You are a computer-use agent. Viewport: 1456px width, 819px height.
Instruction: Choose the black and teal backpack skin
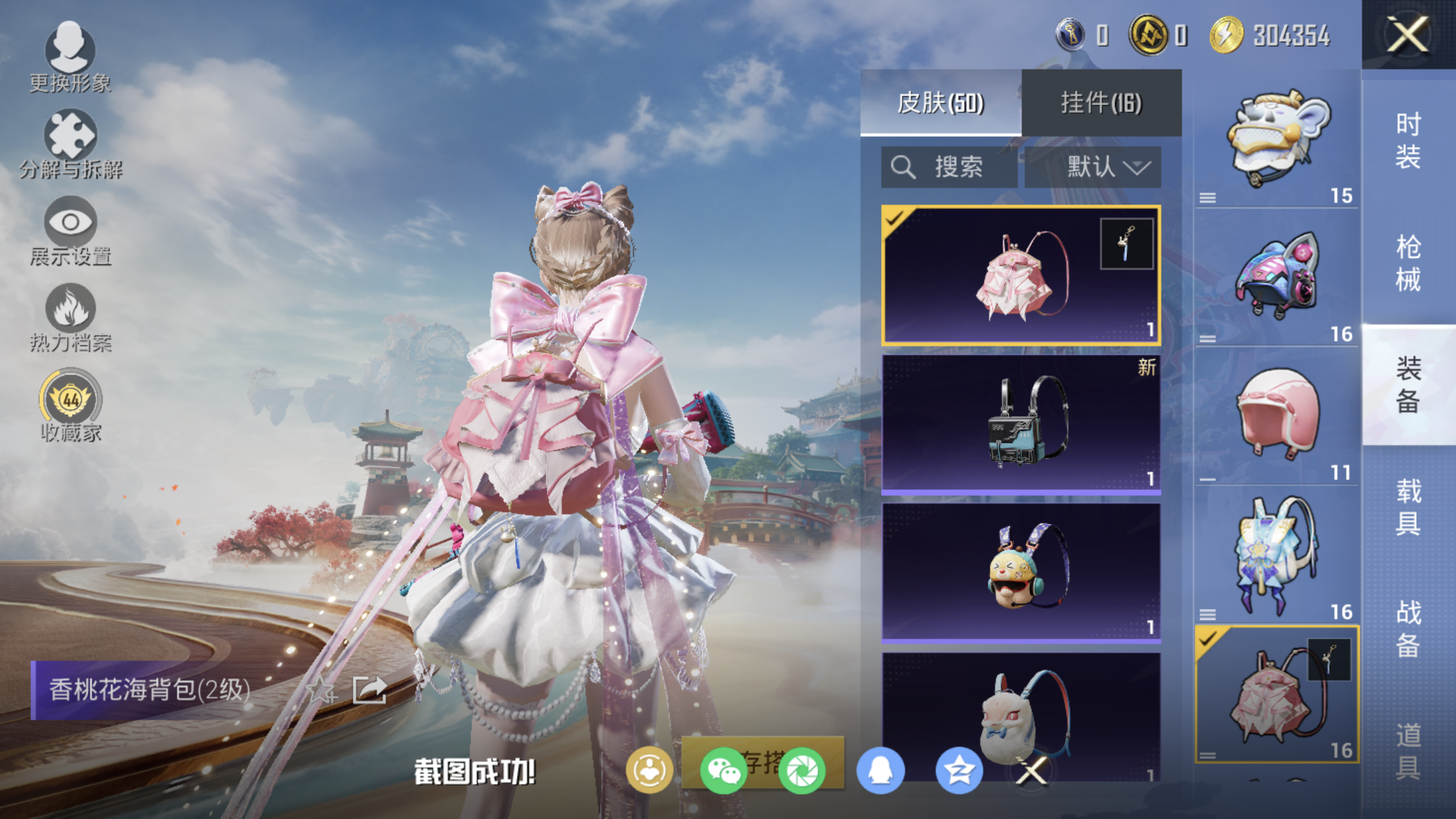click(x=1020, y=424)
